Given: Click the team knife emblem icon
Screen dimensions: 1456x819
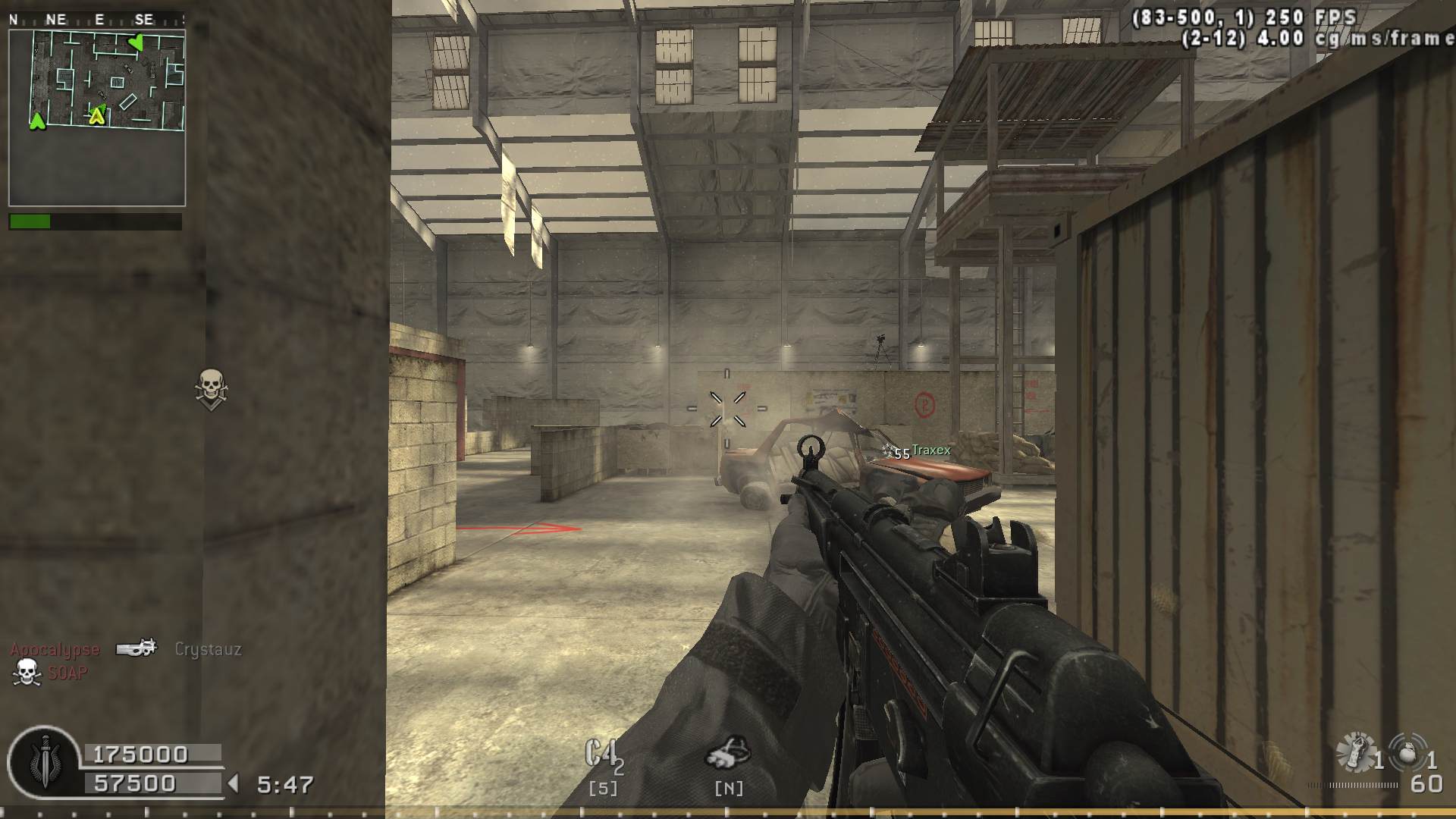Looking at the screenshot, I should (x=44, y=761).
